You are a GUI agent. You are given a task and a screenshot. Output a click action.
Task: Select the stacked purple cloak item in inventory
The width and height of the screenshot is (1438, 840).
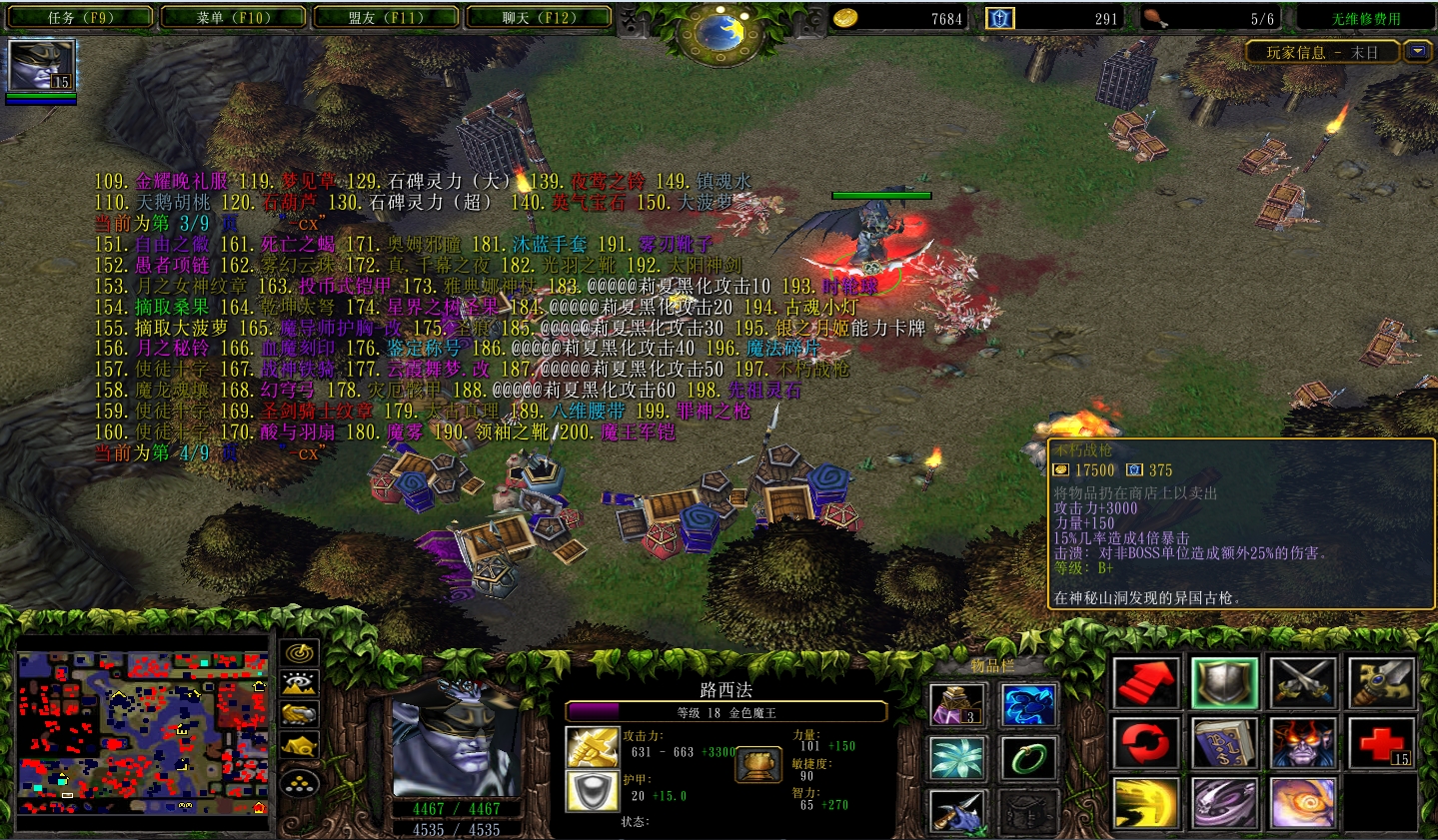pos(956,704)
